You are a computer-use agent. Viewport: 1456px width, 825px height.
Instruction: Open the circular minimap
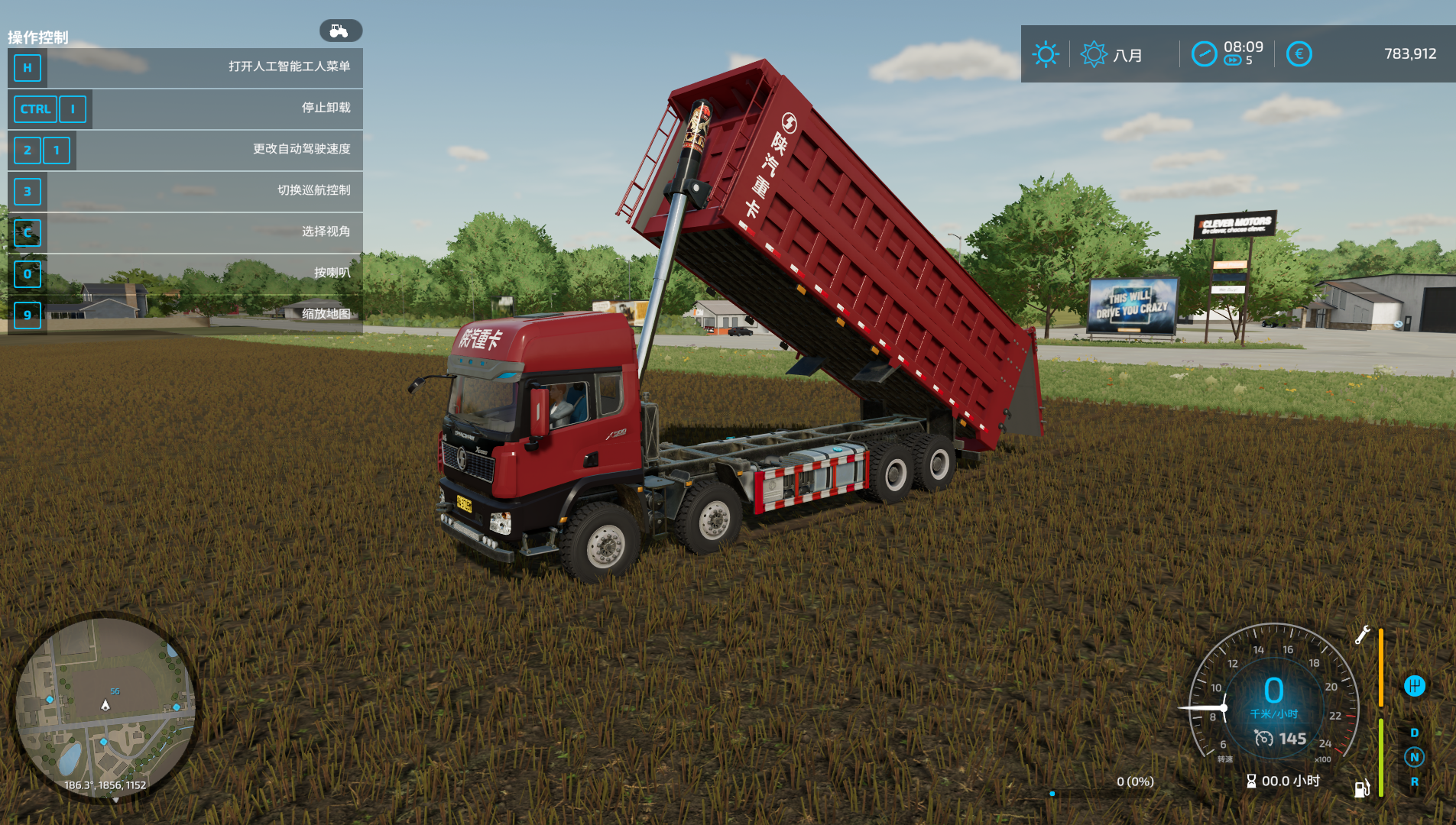pyautogui.click(x=105, y=707)
